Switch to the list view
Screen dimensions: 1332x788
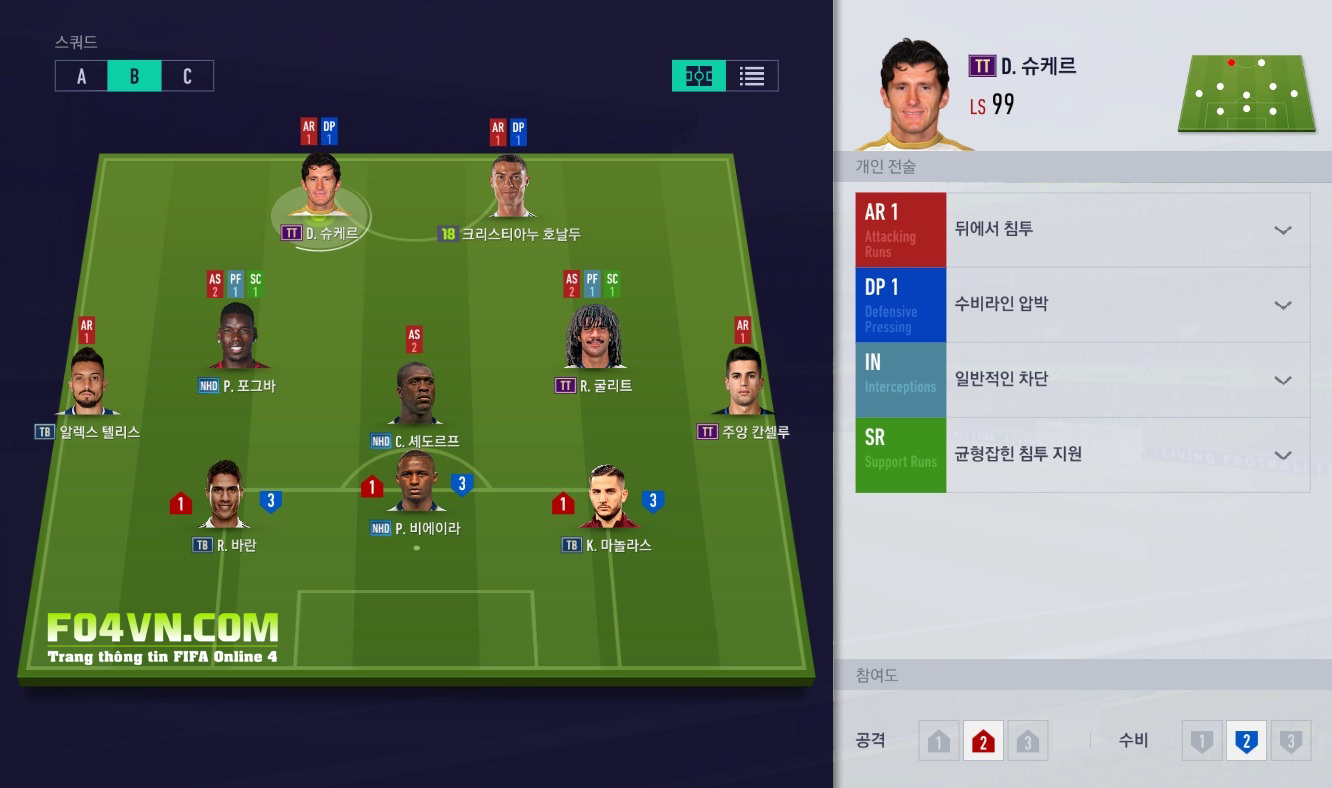[x=752, y=76]
